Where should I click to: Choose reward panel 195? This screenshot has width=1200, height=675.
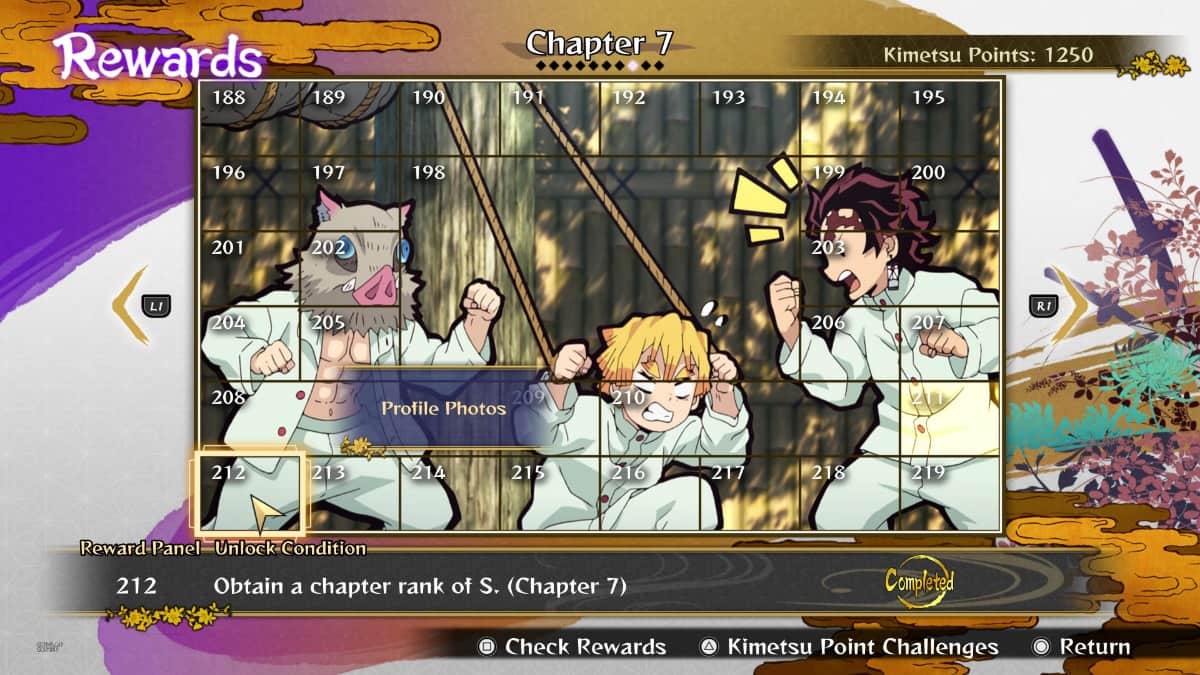click(950, 118)
